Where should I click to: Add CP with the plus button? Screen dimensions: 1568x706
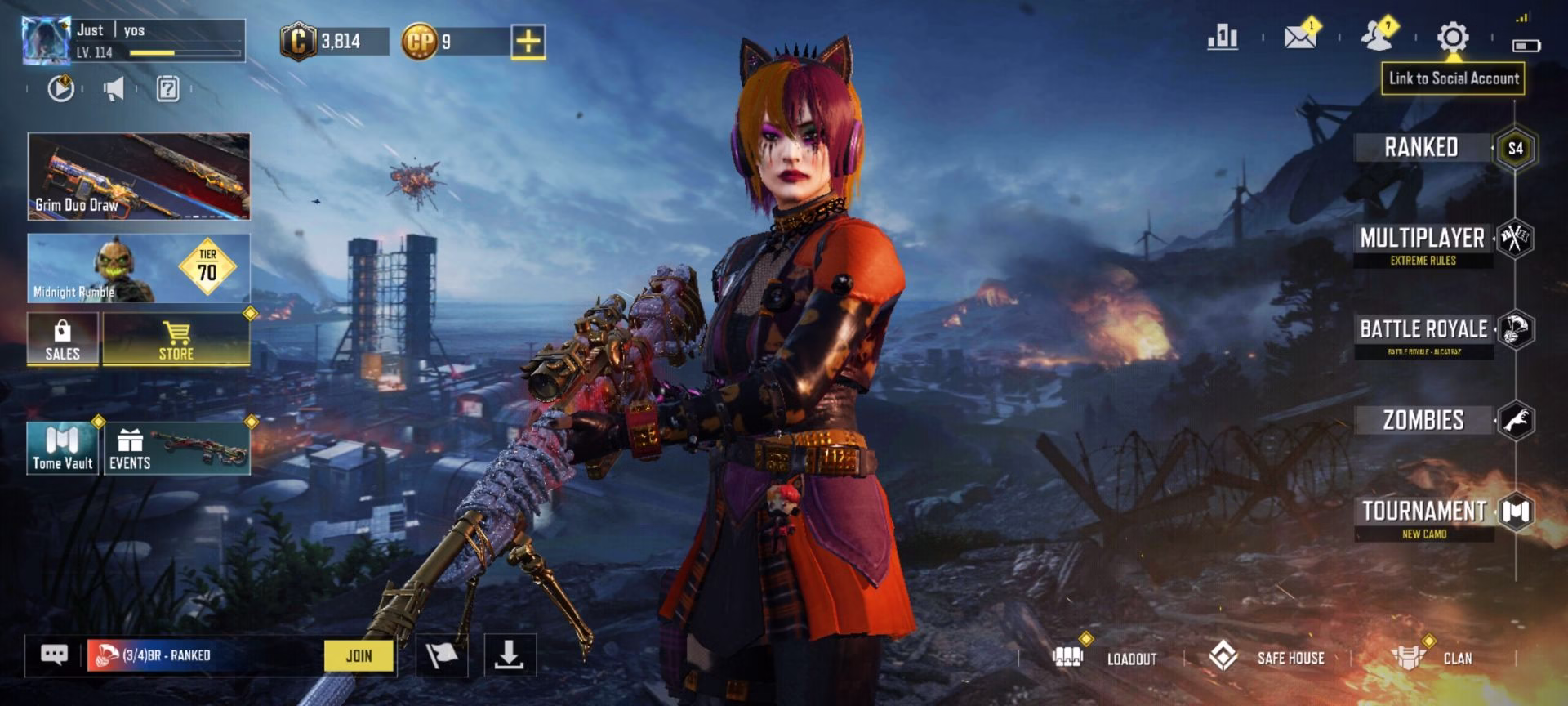tap(528, 41)
